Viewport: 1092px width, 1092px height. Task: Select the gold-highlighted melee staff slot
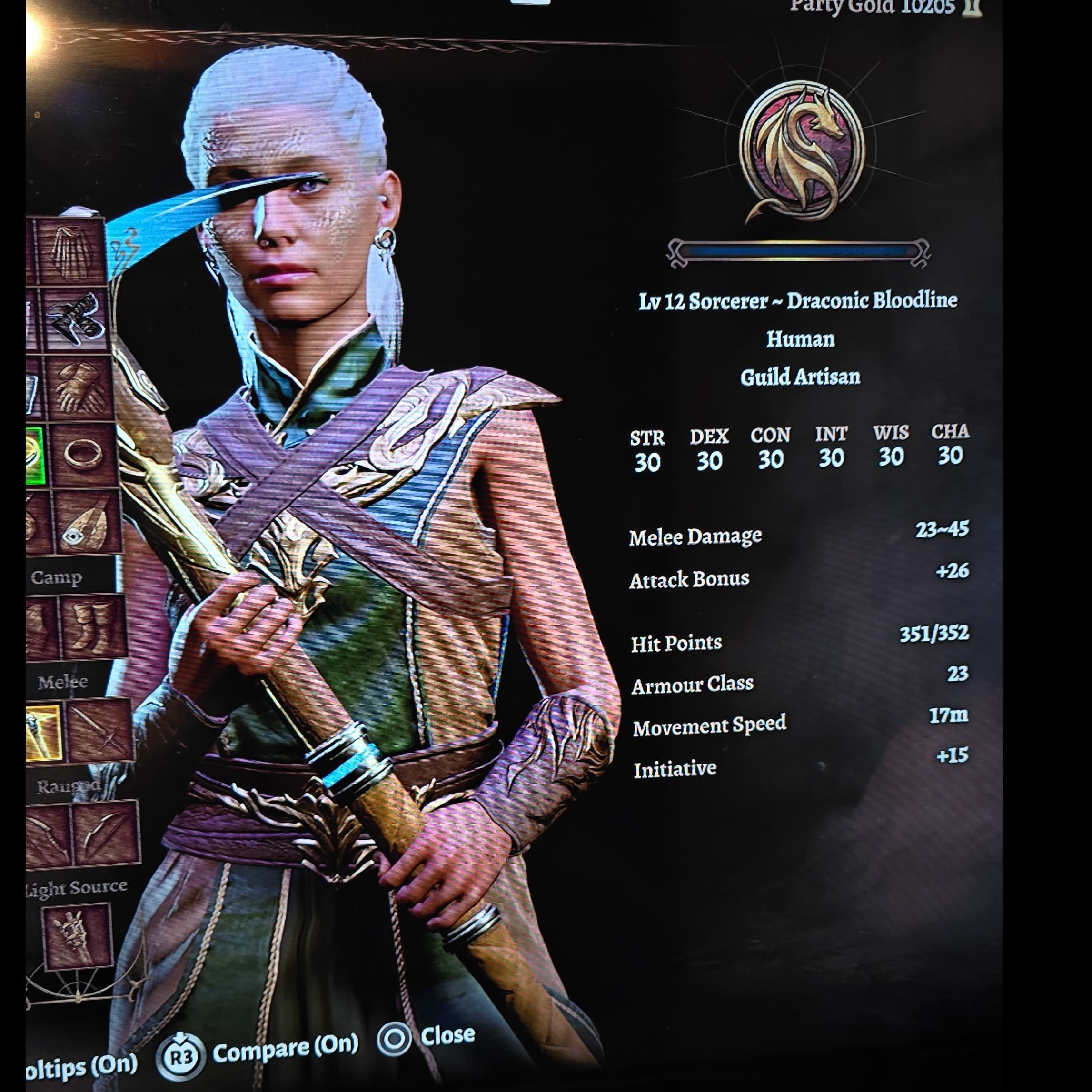point(43,732)
